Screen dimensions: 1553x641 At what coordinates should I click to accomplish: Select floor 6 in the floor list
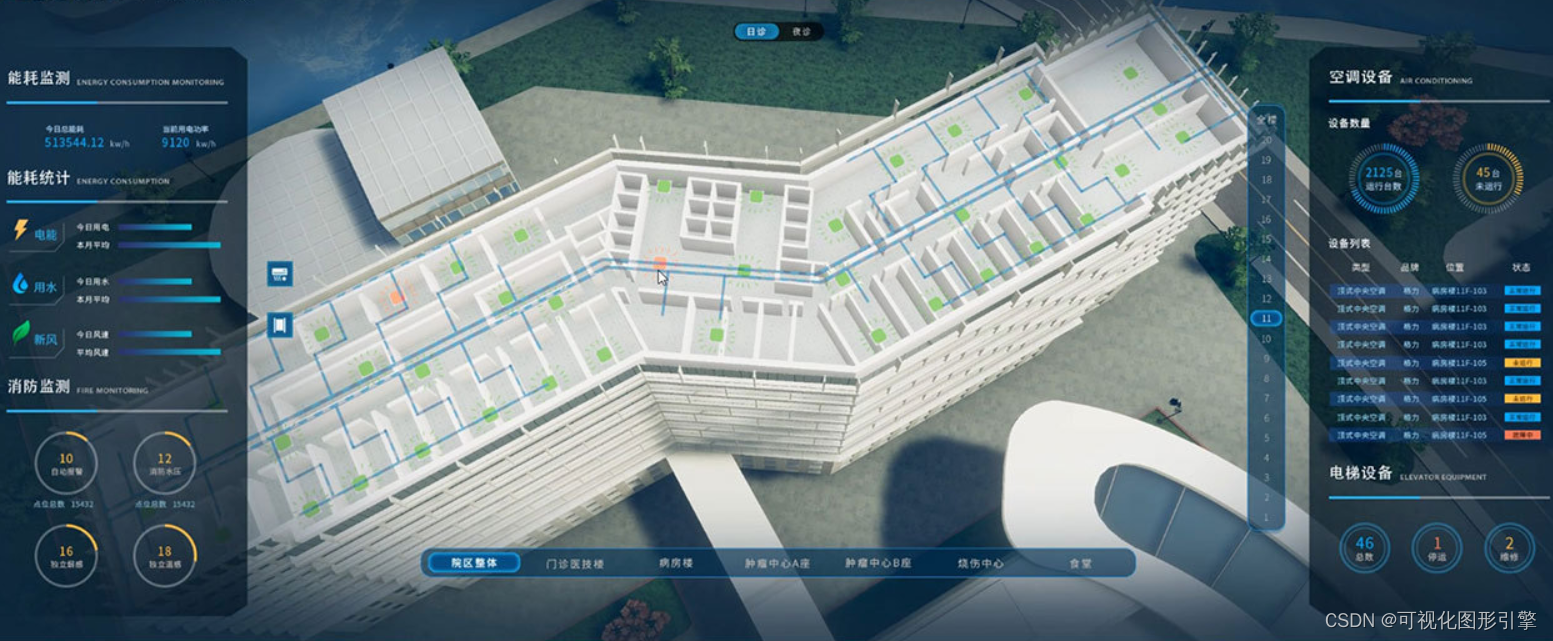tap(1266, 418)
